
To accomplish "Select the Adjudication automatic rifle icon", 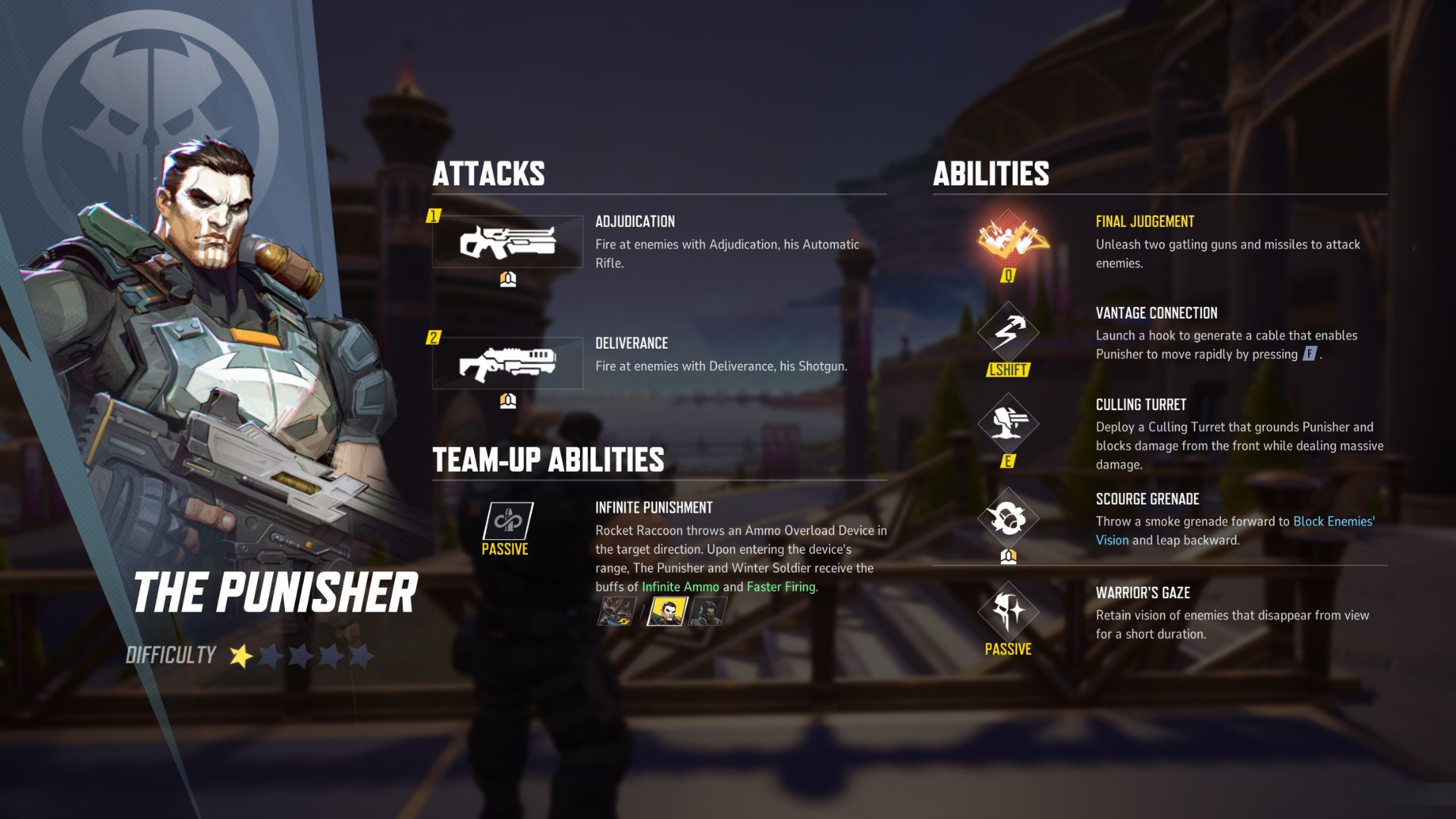I will coord(507,243).
